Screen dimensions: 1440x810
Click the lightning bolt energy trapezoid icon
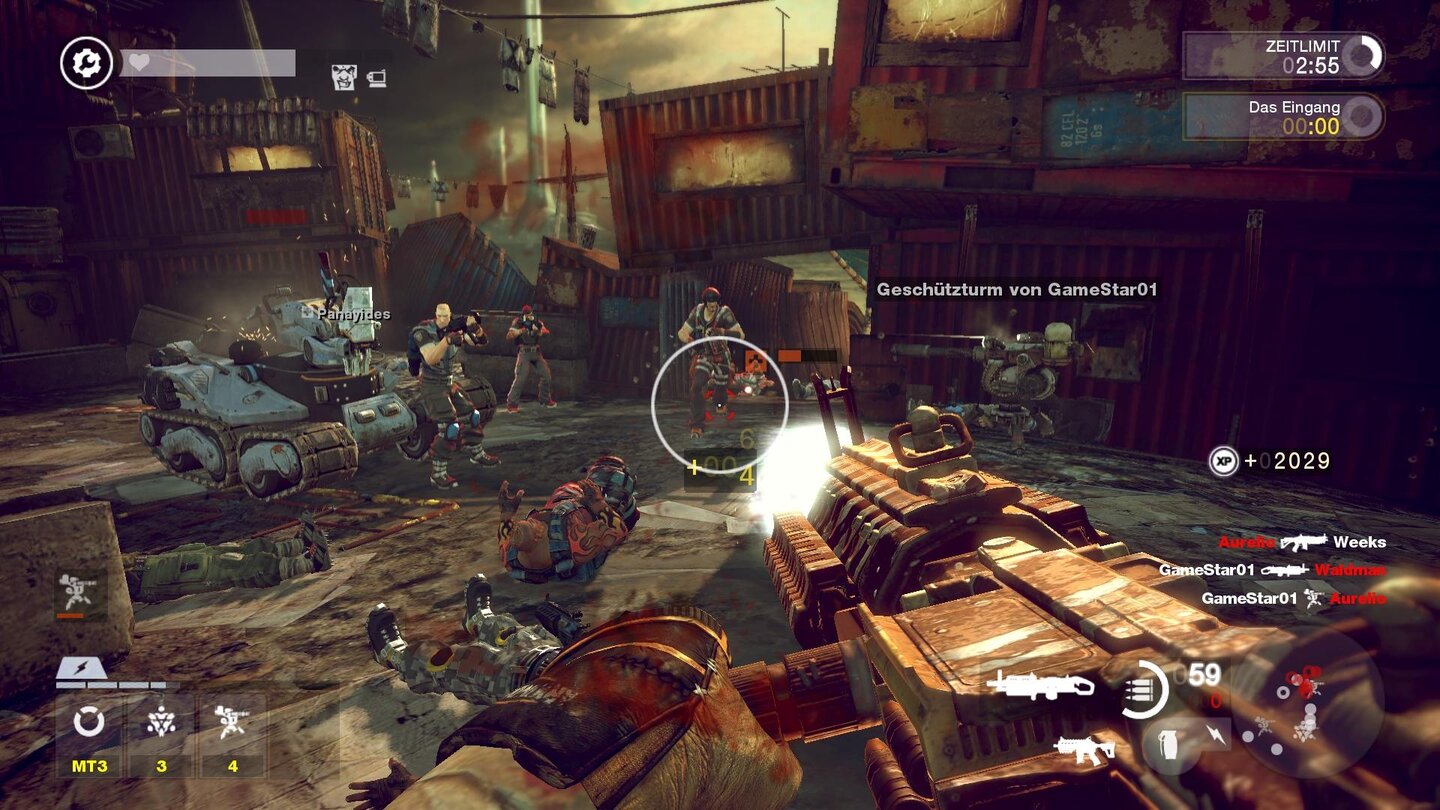pyautogui.click(x=76, y=668)
